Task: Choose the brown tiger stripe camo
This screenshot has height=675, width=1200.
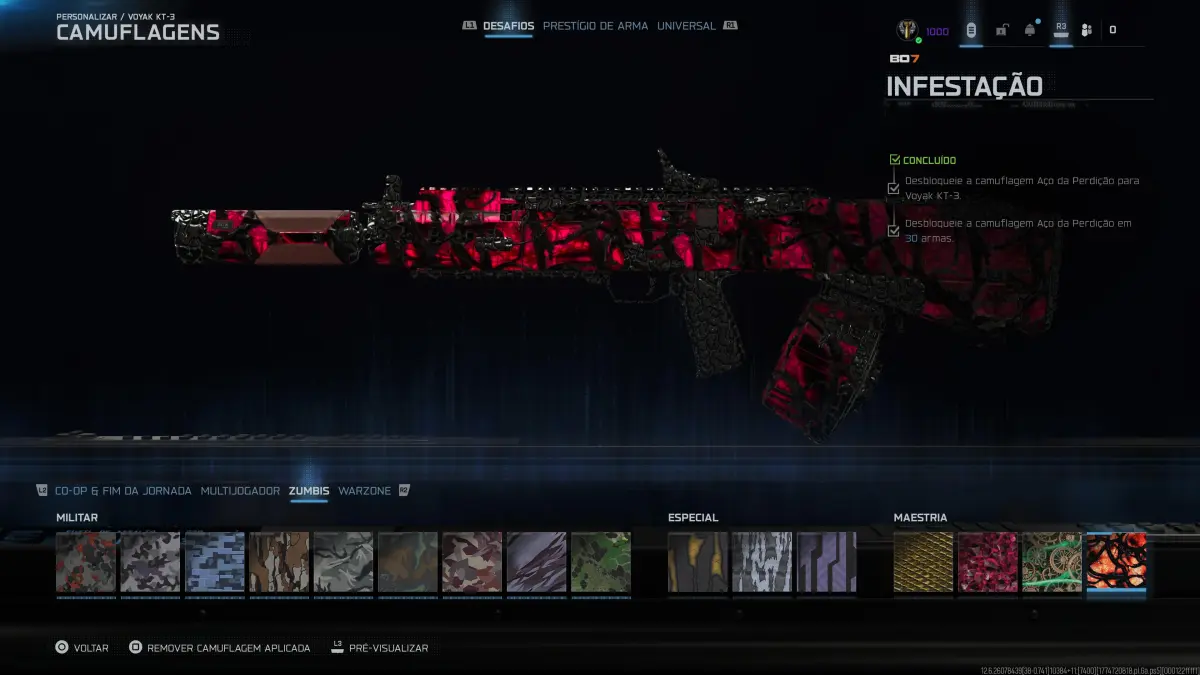Action: pos(279,562)
